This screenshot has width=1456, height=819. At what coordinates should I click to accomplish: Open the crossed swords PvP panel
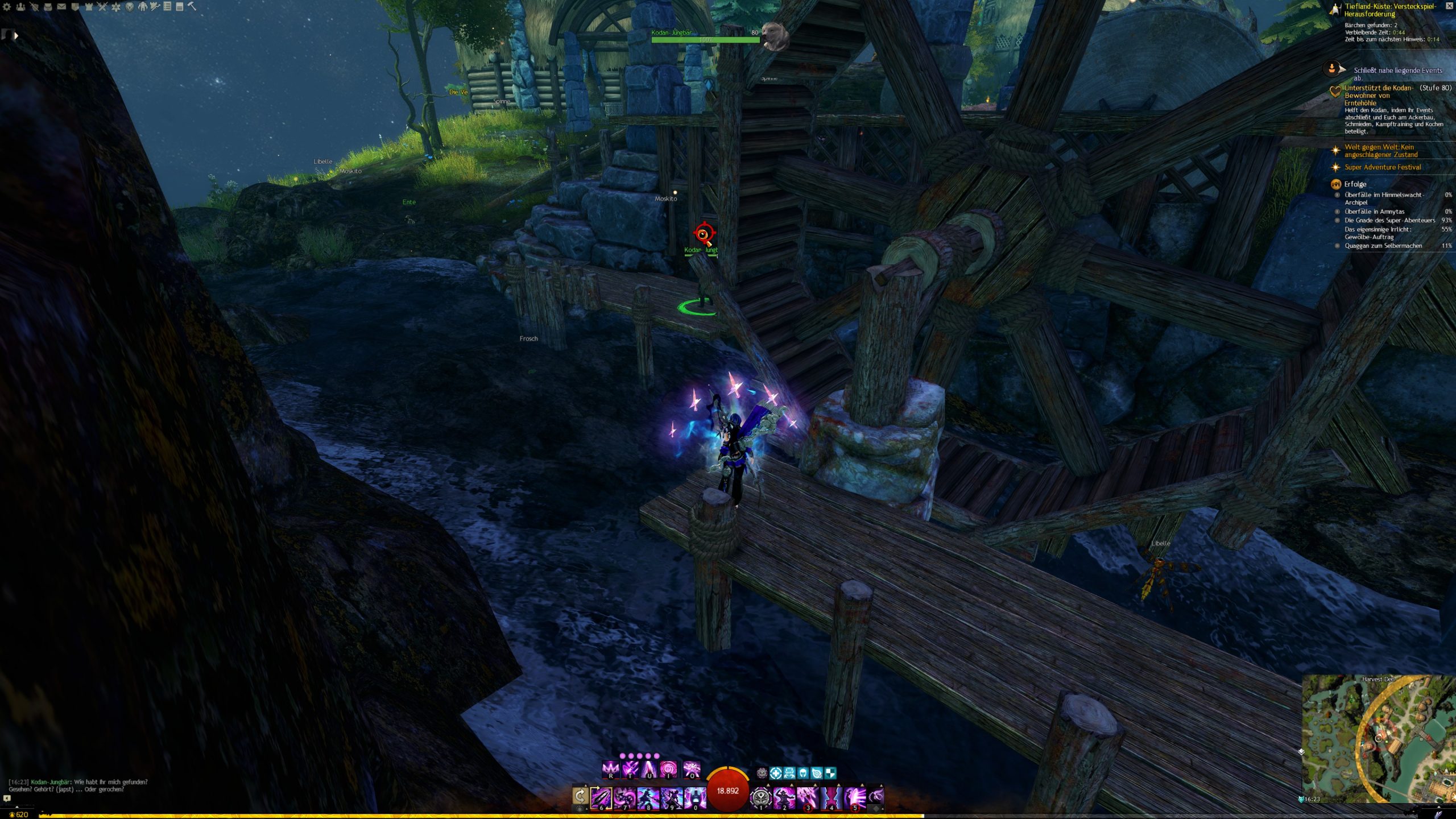coord(102,7)
